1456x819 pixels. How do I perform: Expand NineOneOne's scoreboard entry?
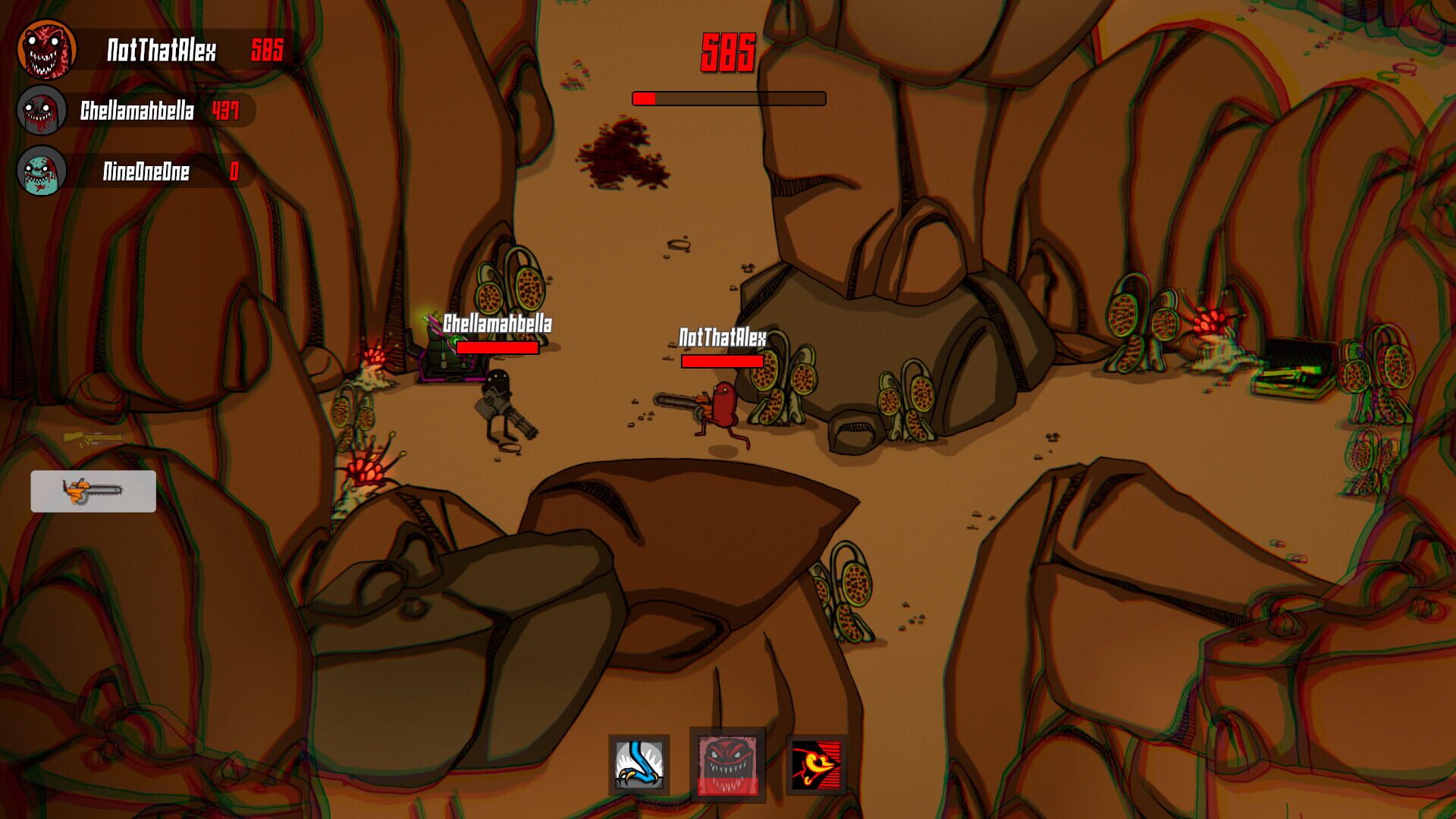click(x=152, y=172)
